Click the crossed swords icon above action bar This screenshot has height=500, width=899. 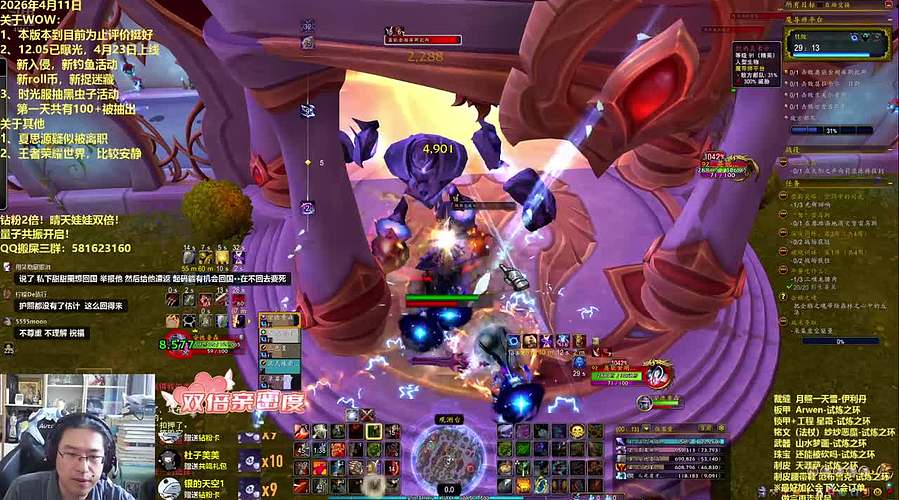[367, 414]
